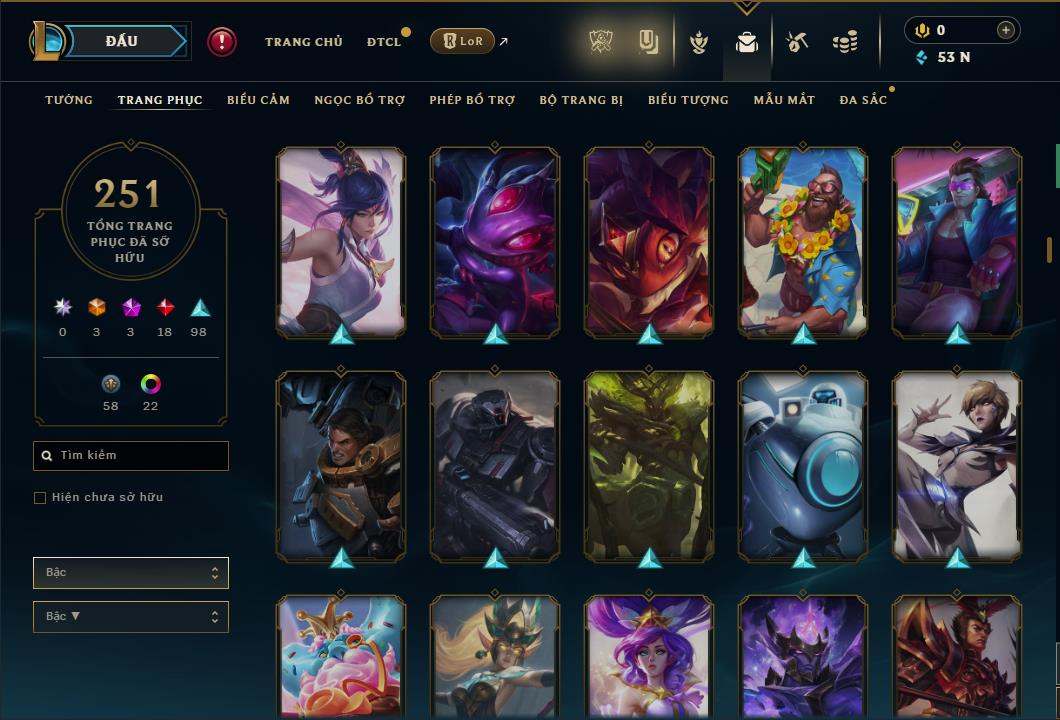Open the MẪU MẮT tab

(x=784, y=100)
